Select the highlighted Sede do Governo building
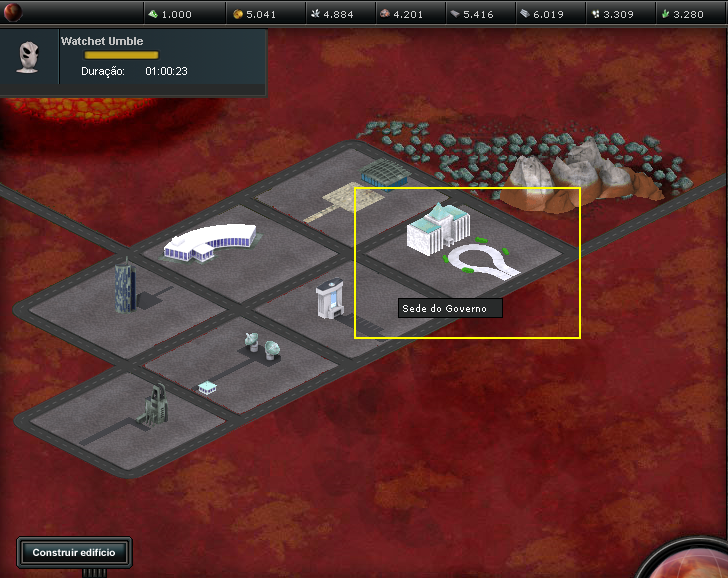Viewport: 728px width, 578px height. [x=437, y=231]
